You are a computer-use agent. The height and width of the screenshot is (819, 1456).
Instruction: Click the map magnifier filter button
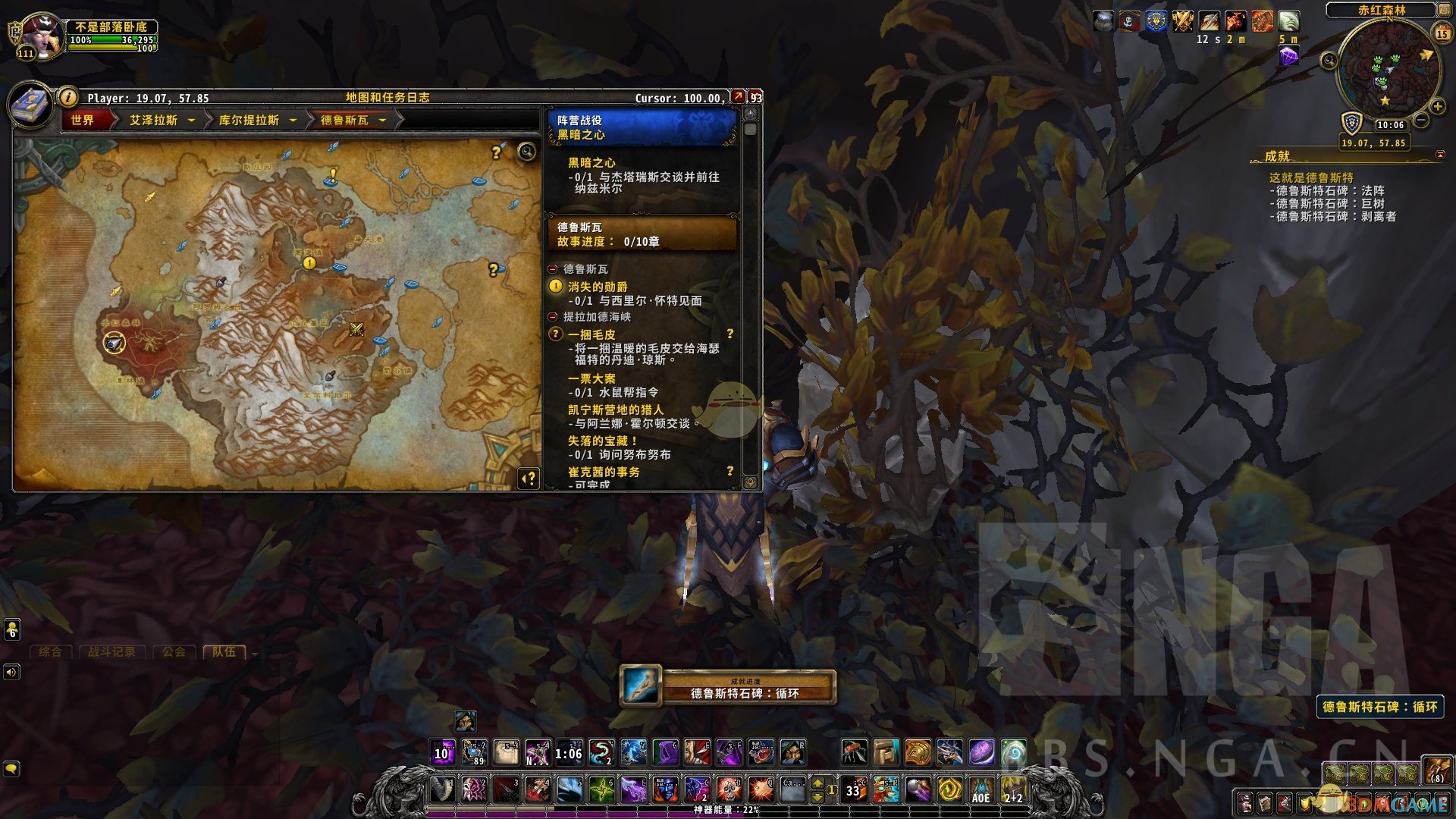point(526,152)
